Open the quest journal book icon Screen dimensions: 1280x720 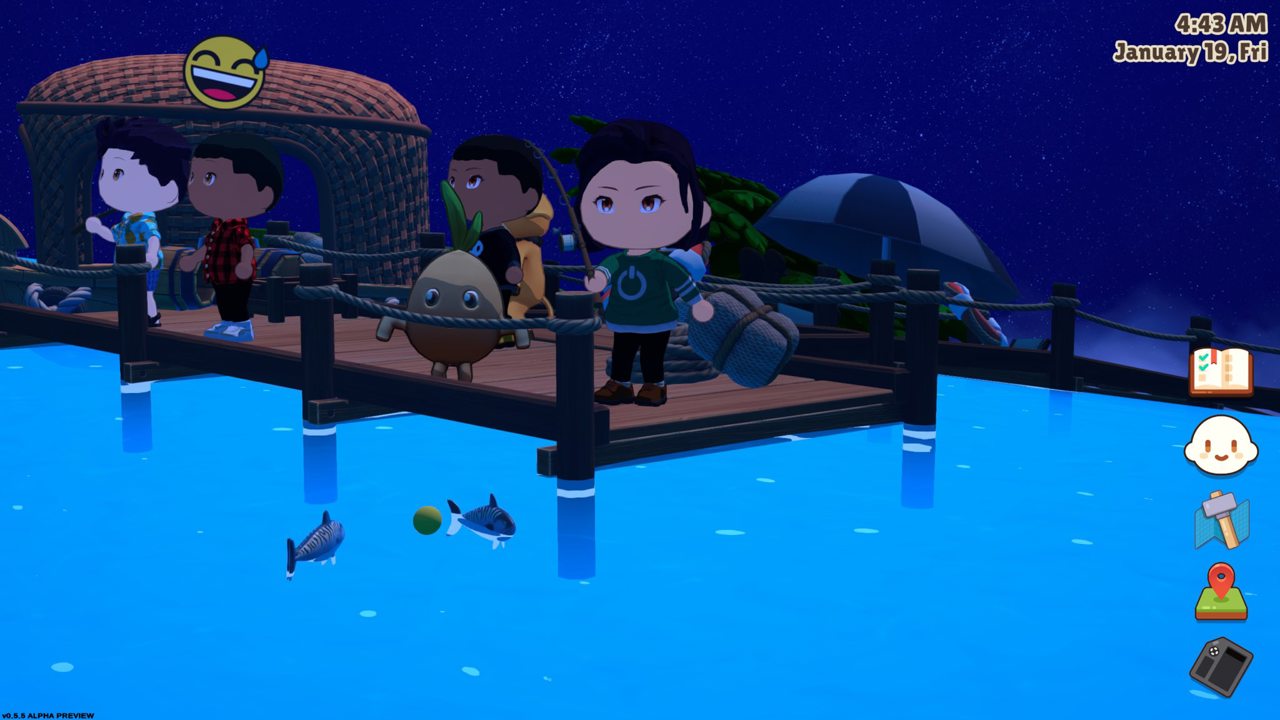tap(1220, 372)
